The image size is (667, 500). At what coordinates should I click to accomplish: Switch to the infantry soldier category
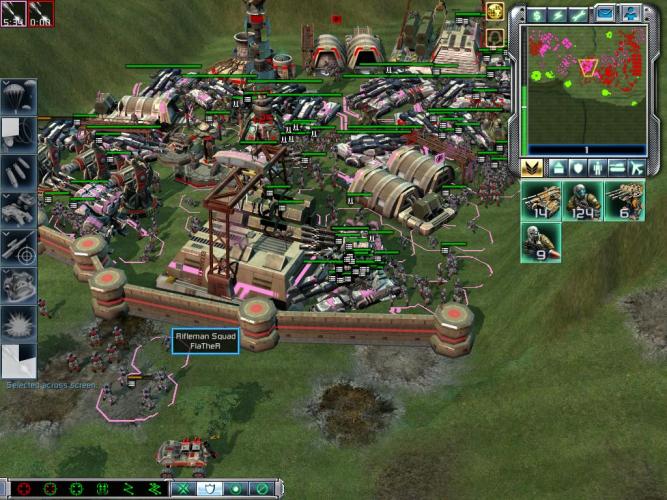coord(598,168)
